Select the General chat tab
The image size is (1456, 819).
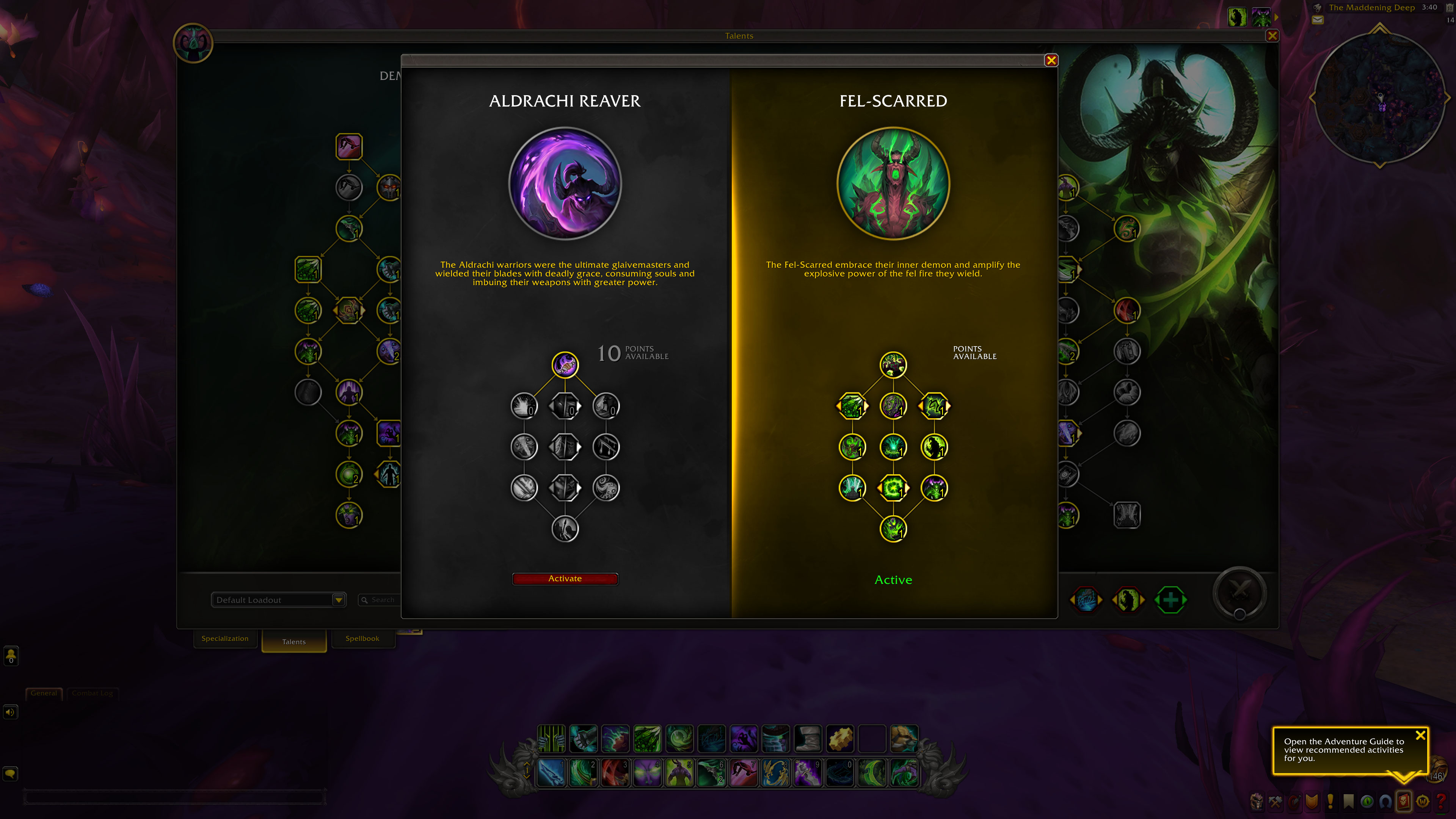44,693
